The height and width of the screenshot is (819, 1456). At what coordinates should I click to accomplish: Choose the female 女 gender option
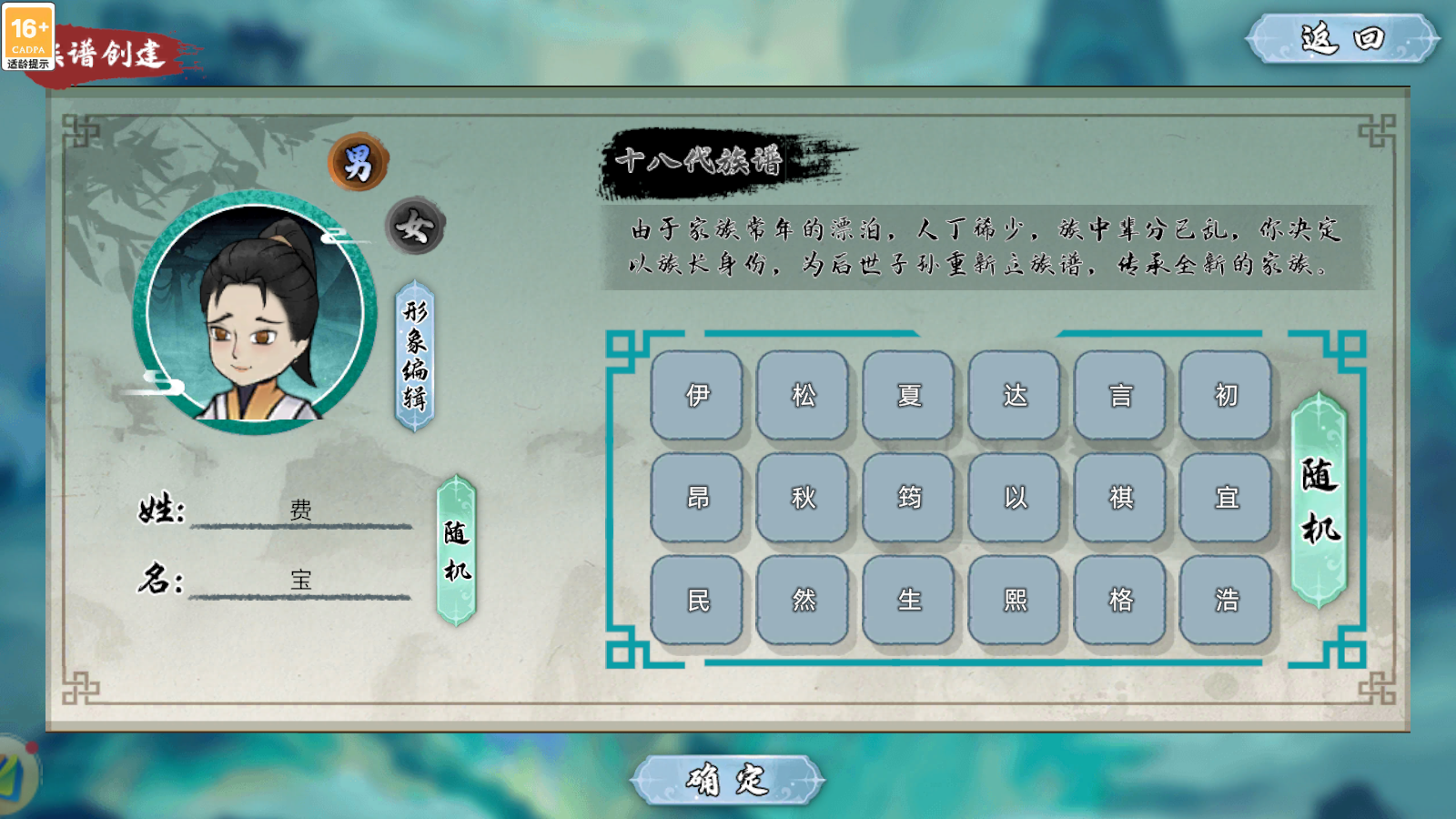pos(414,227)
